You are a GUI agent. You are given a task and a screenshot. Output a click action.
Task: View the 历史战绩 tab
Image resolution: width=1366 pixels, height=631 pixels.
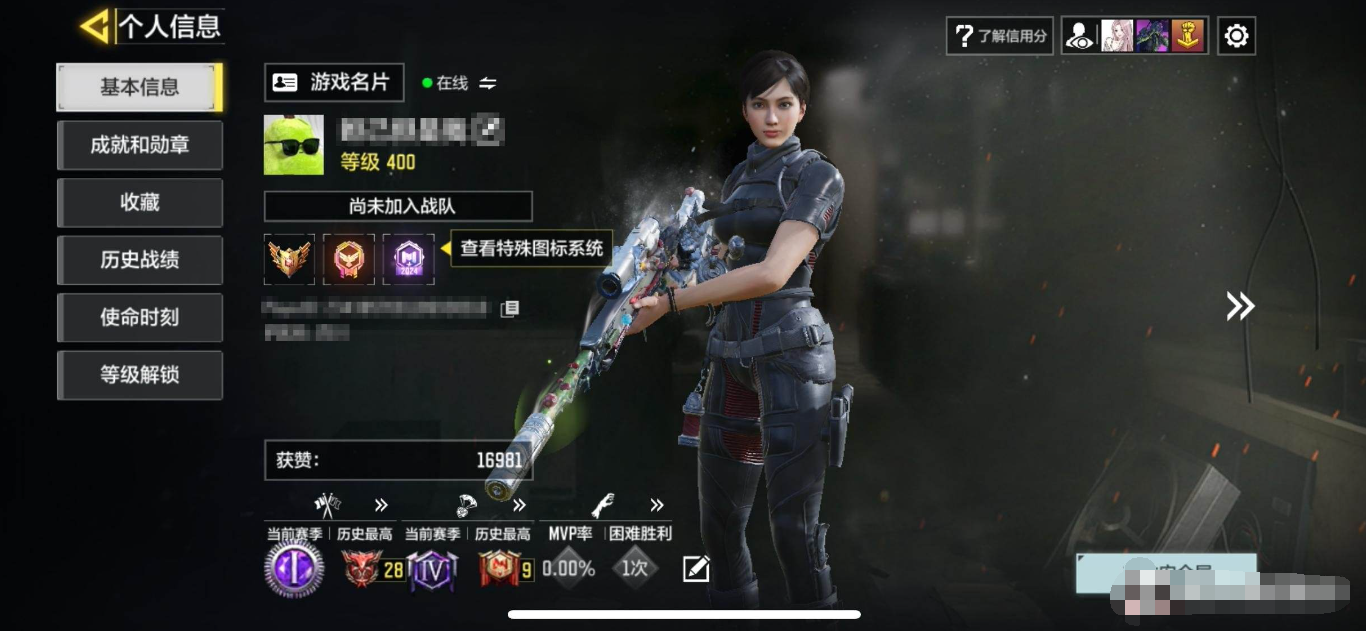pos(139,261)
